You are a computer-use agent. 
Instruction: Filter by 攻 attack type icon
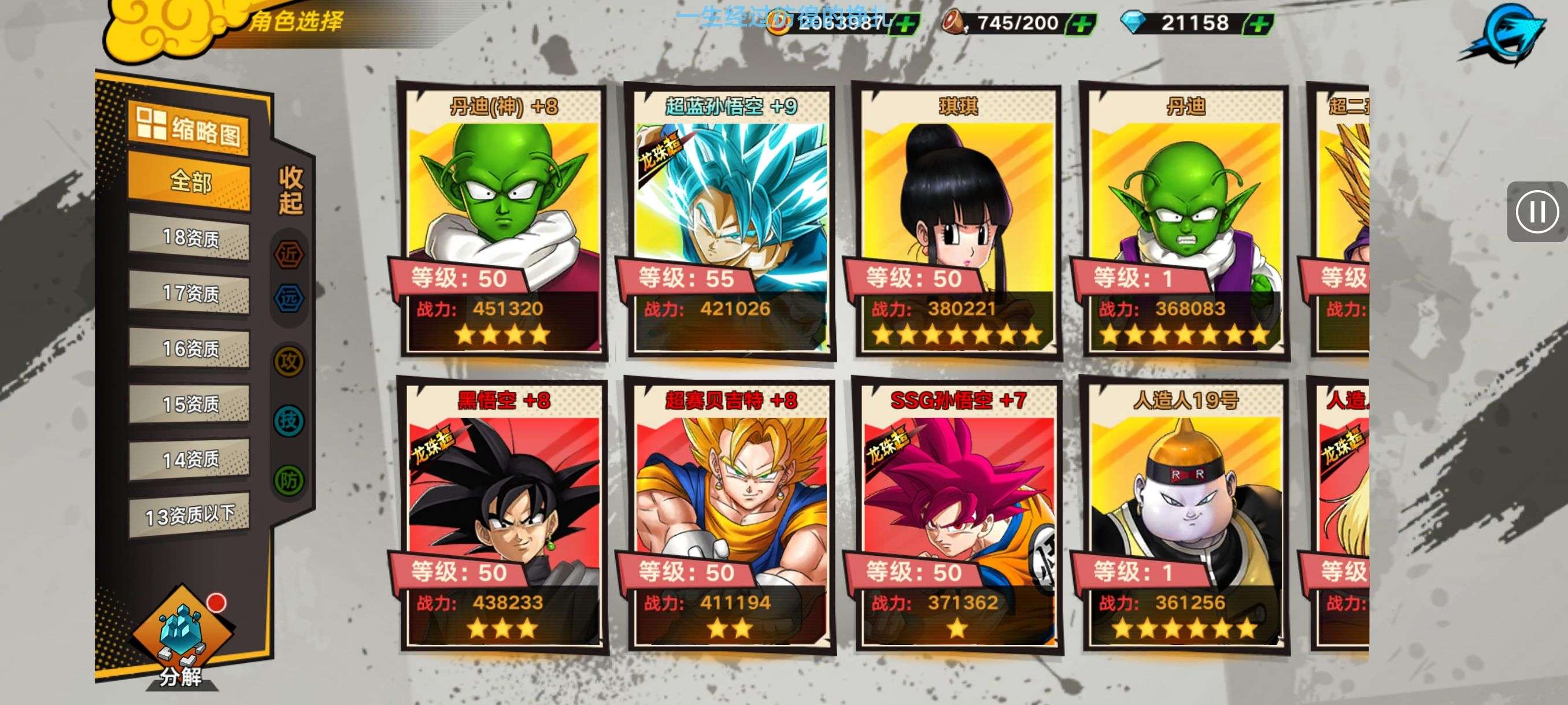(289, 362)
